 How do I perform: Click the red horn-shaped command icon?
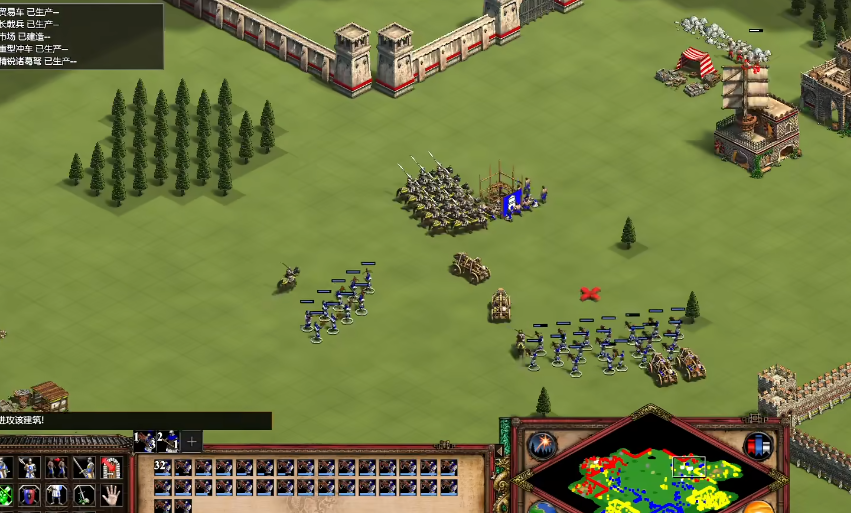point(111,468)
